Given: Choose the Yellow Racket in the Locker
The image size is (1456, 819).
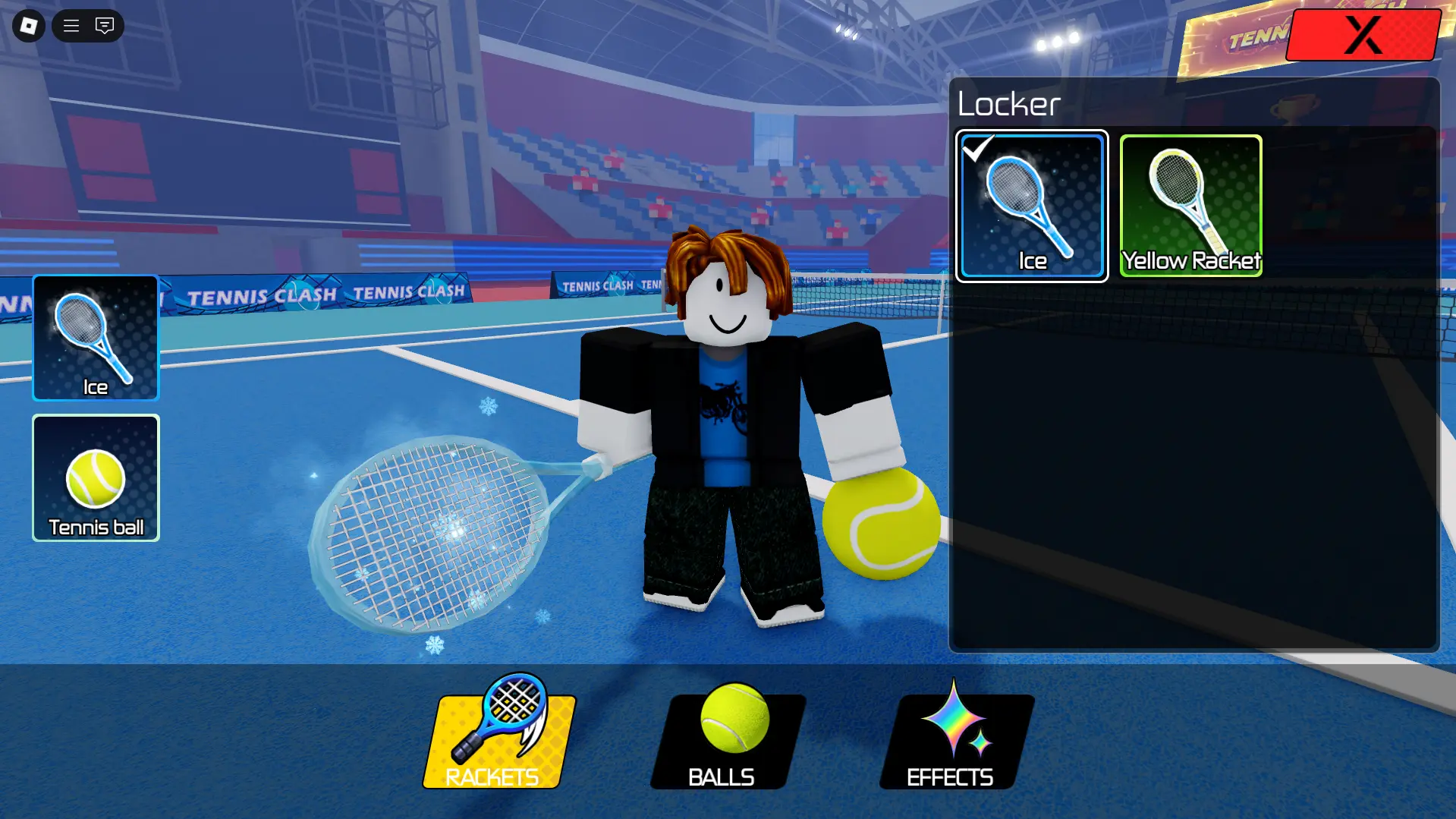Looking at the screenshot, I should (x=1190, y=206).
